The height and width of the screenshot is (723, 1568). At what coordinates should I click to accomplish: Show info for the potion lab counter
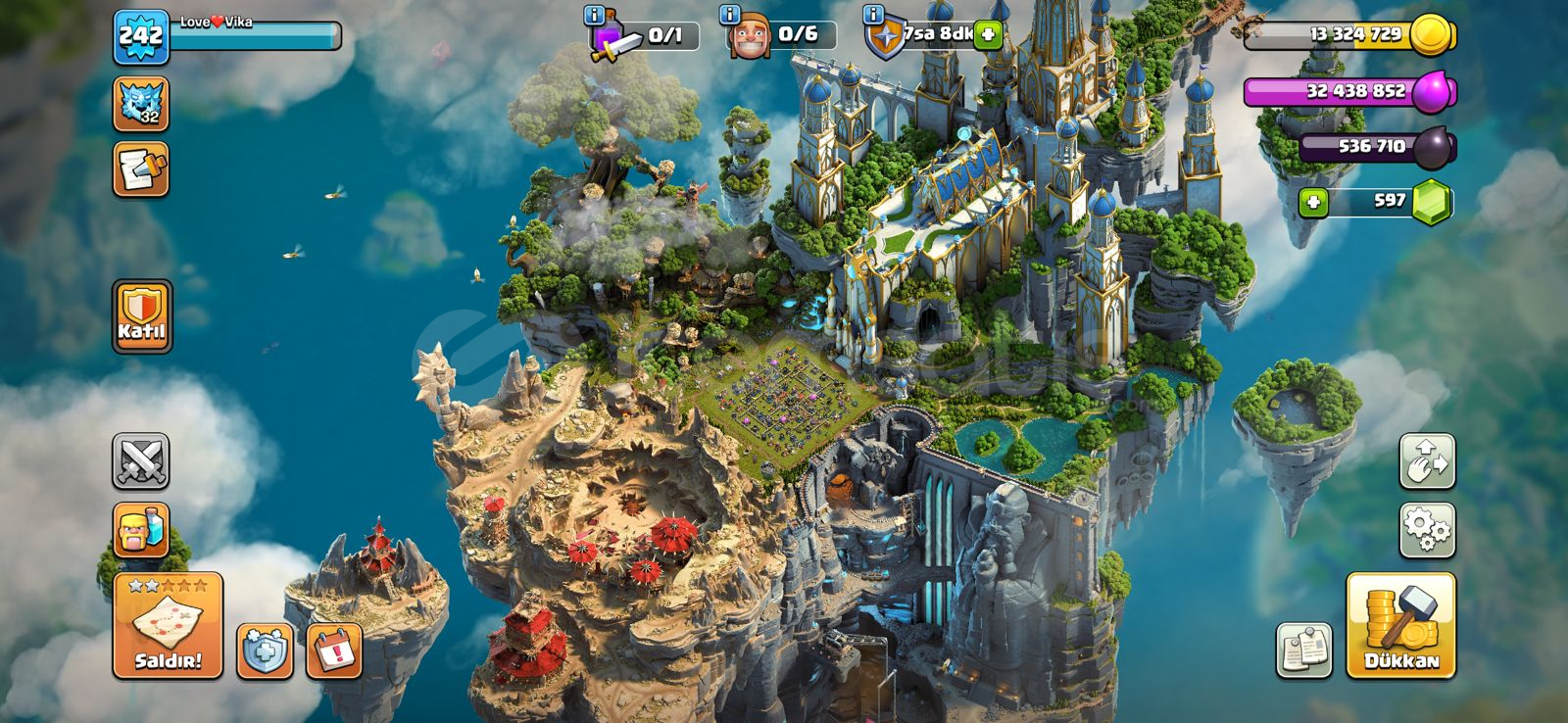[593, 15]
